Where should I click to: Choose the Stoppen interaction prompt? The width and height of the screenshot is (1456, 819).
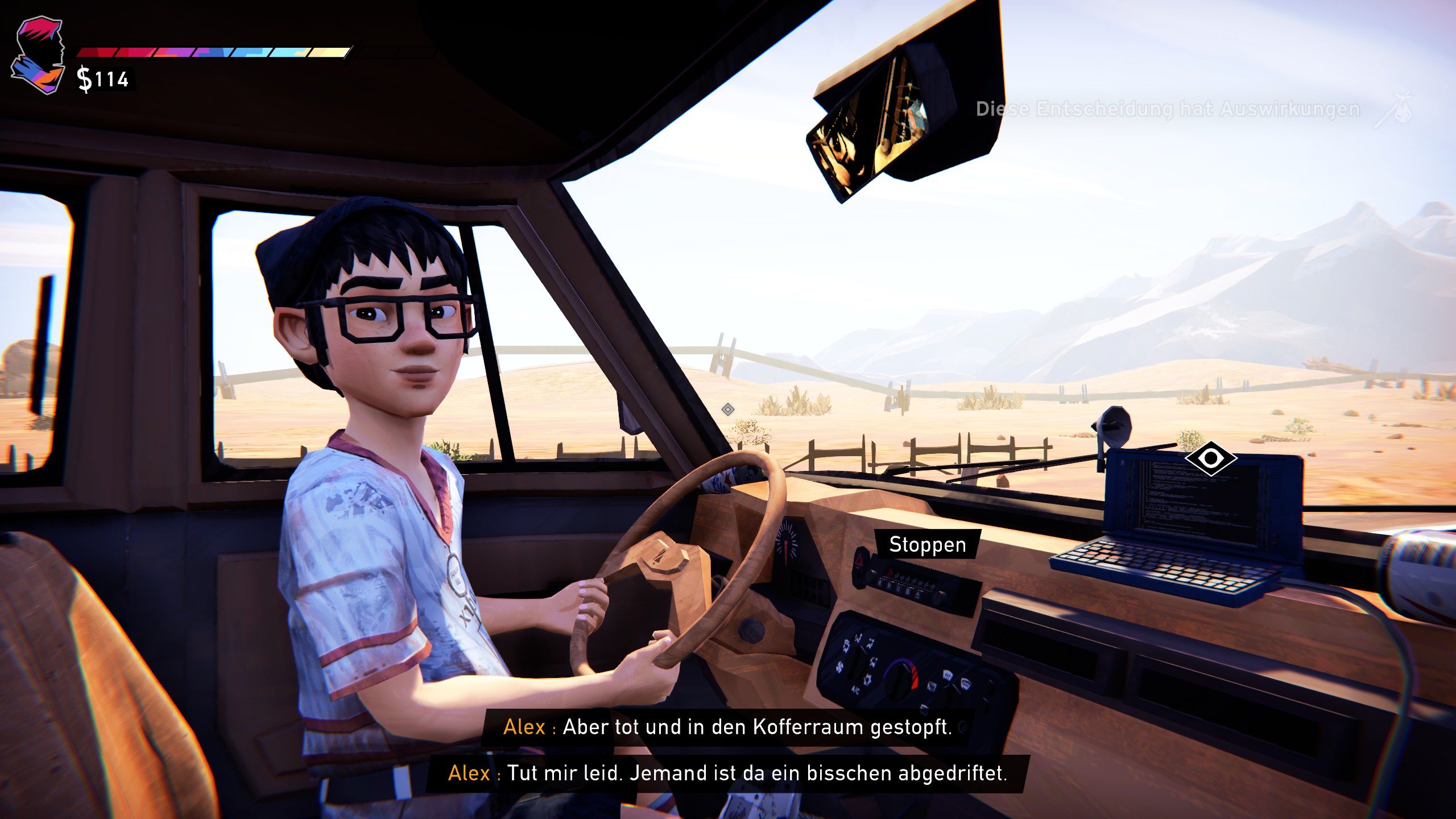(927, 544)
